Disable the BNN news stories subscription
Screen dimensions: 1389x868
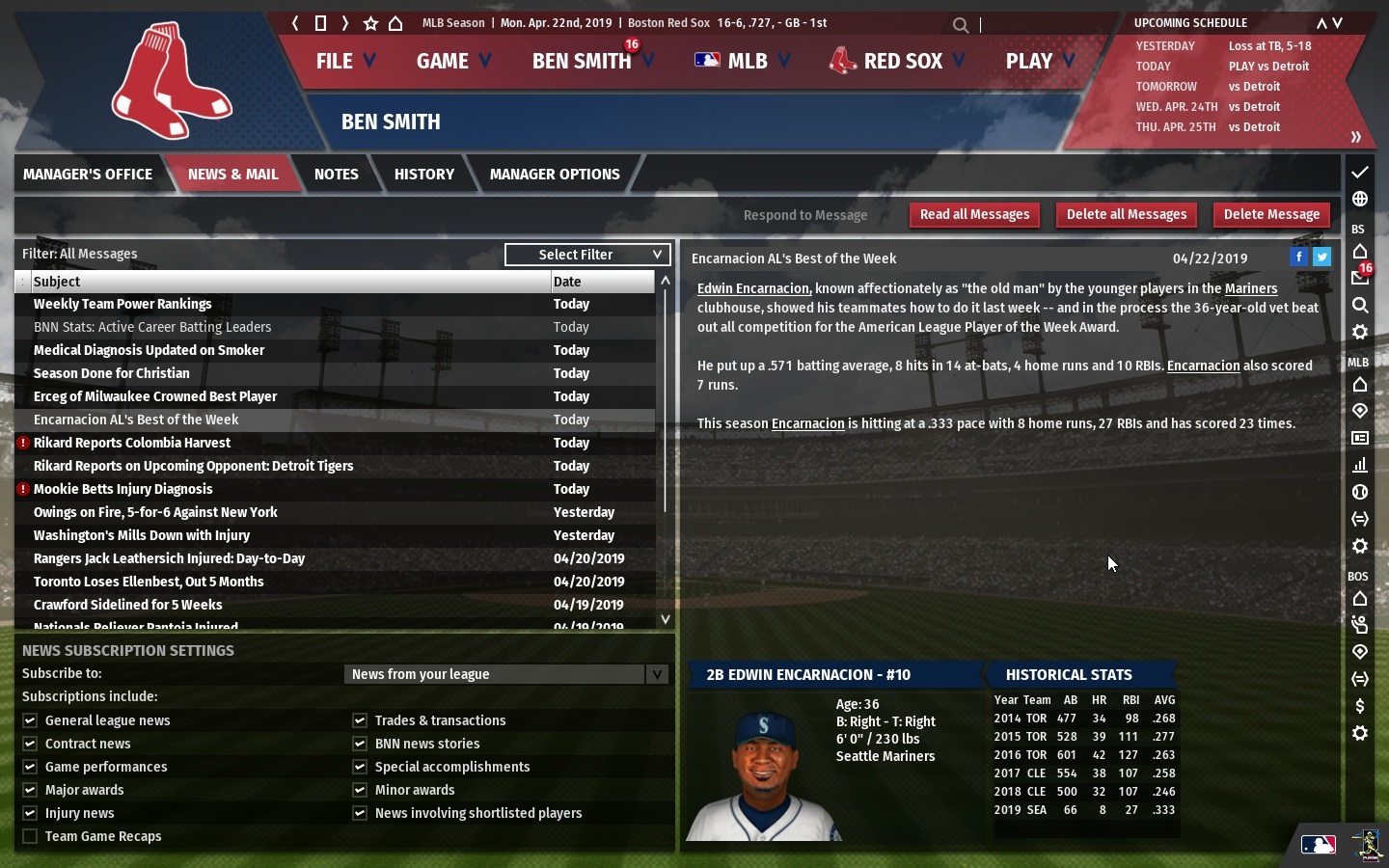click(x=358, y=744)
